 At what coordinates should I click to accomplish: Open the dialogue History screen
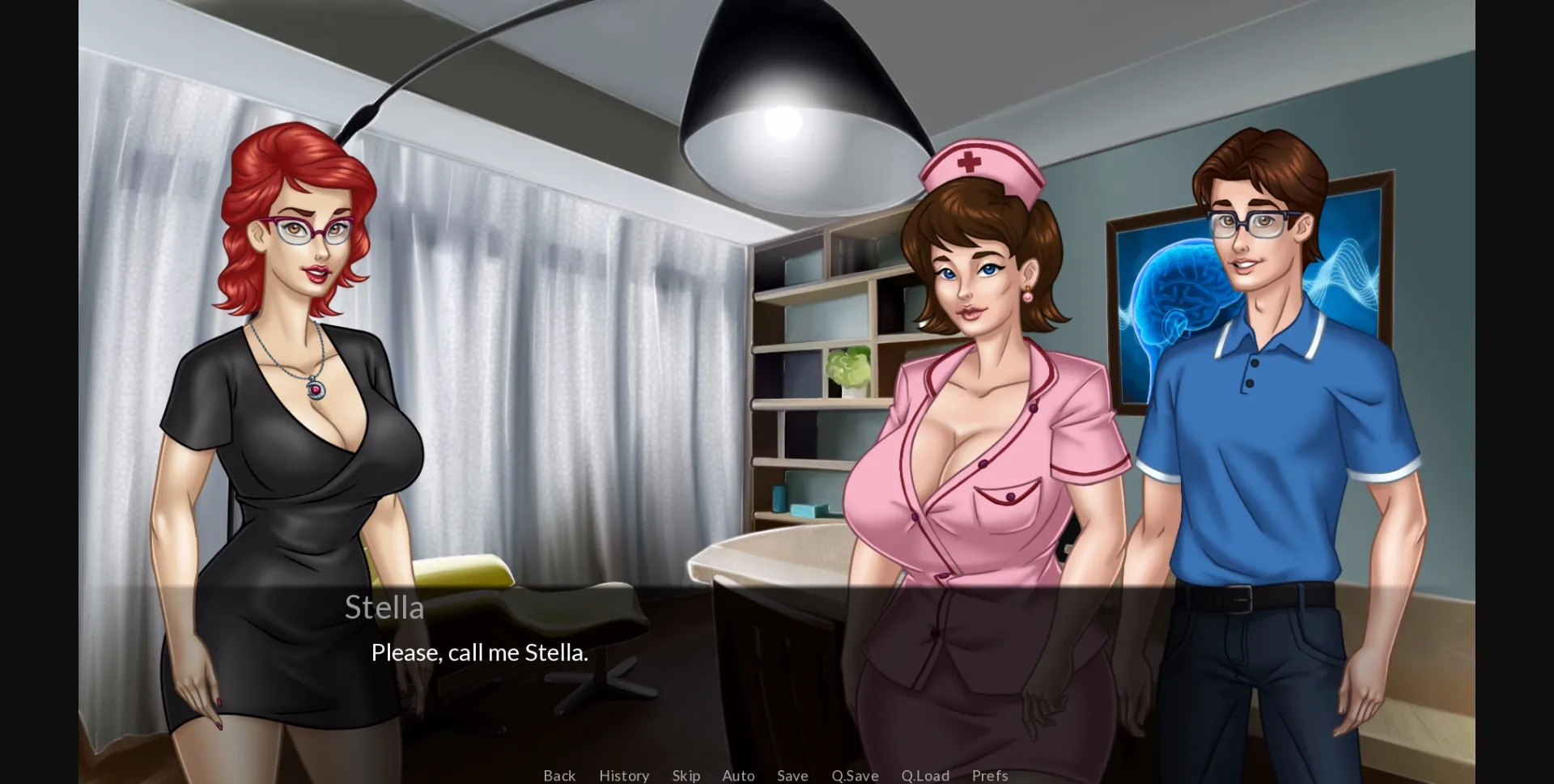623,775
